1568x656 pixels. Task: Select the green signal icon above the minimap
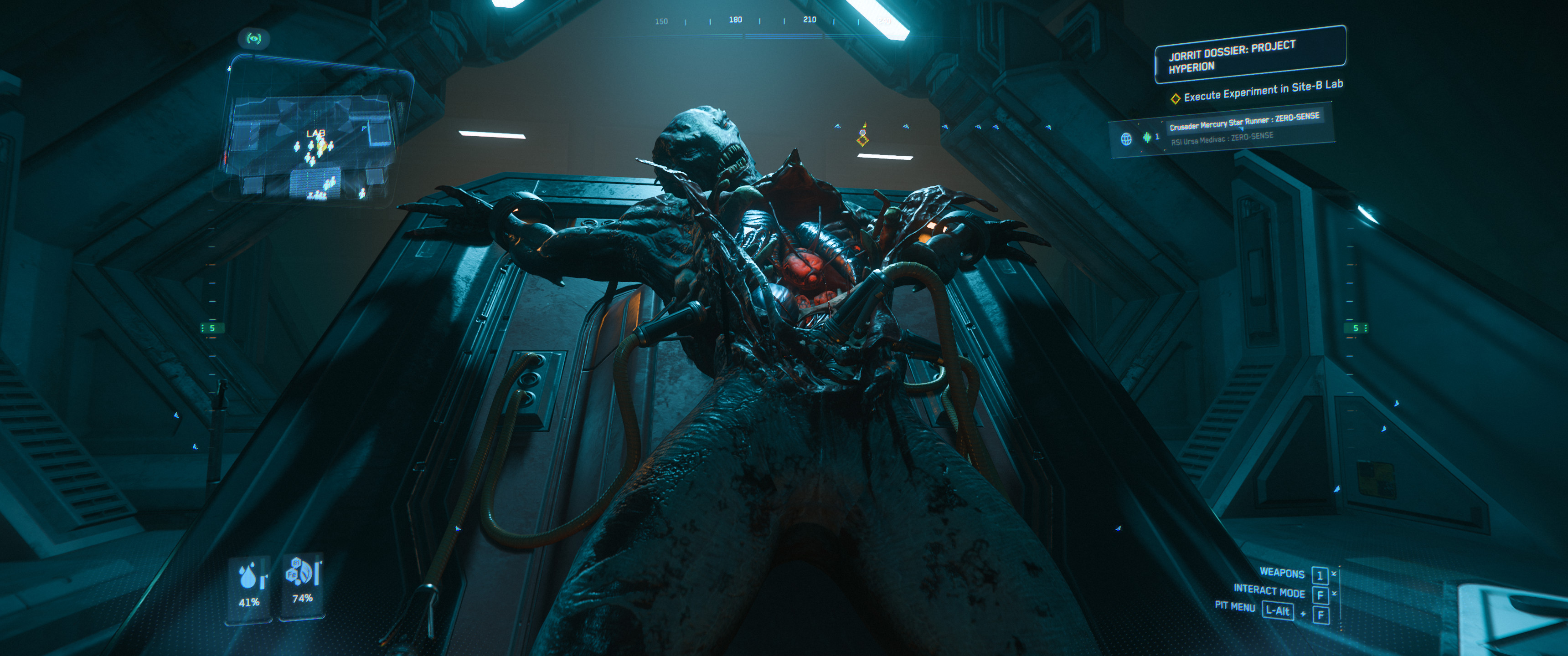[x=254, y=39]
